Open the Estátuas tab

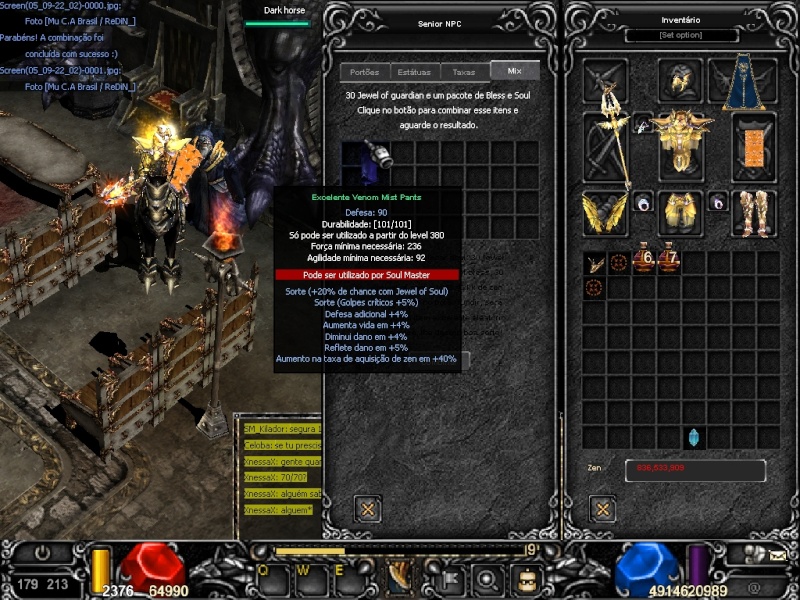coord(414,72)
